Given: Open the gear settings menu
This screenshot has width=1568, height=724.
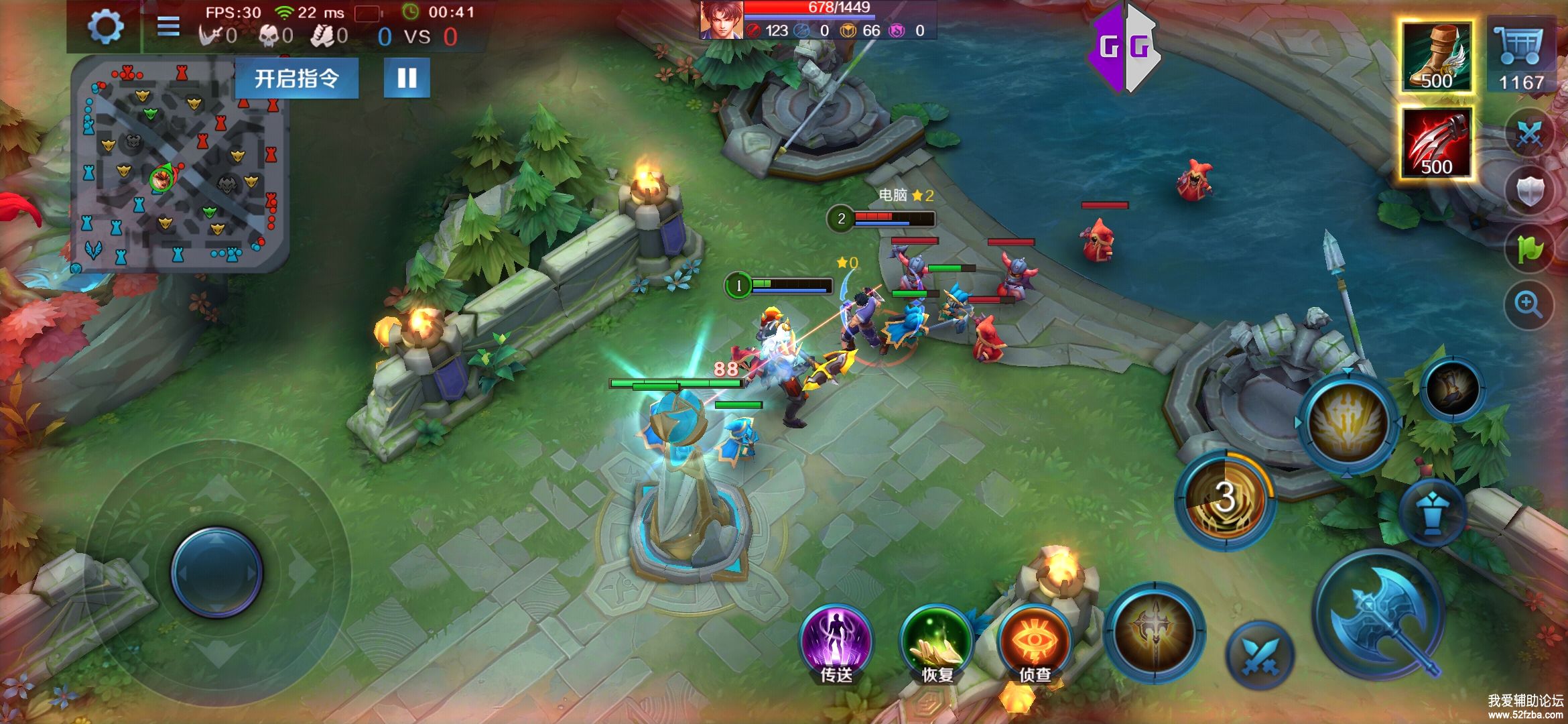Looking at the screenshot, I should click(106, 27).
